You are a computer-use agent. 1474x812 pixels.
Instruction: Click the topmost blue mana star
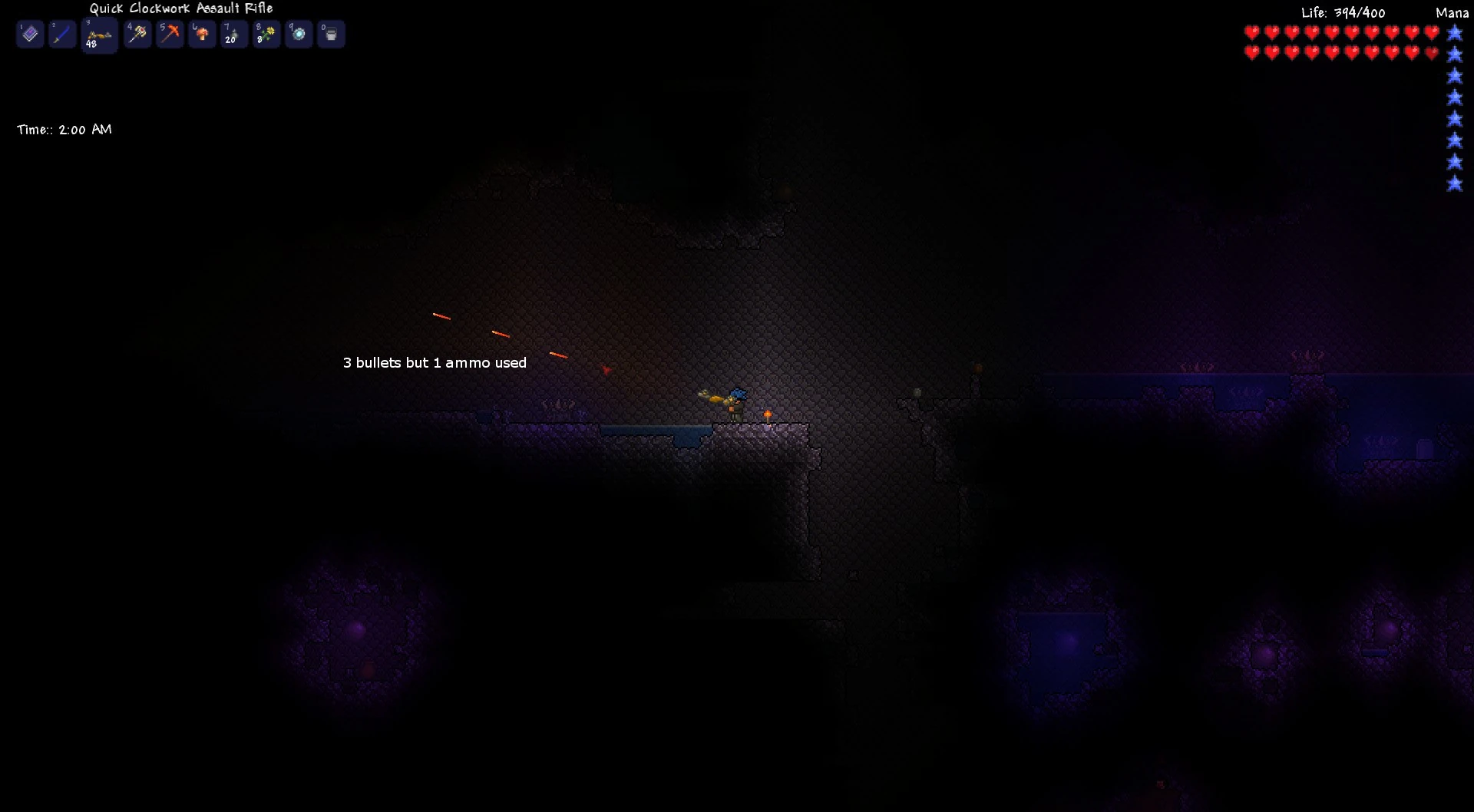point(1455,33)
